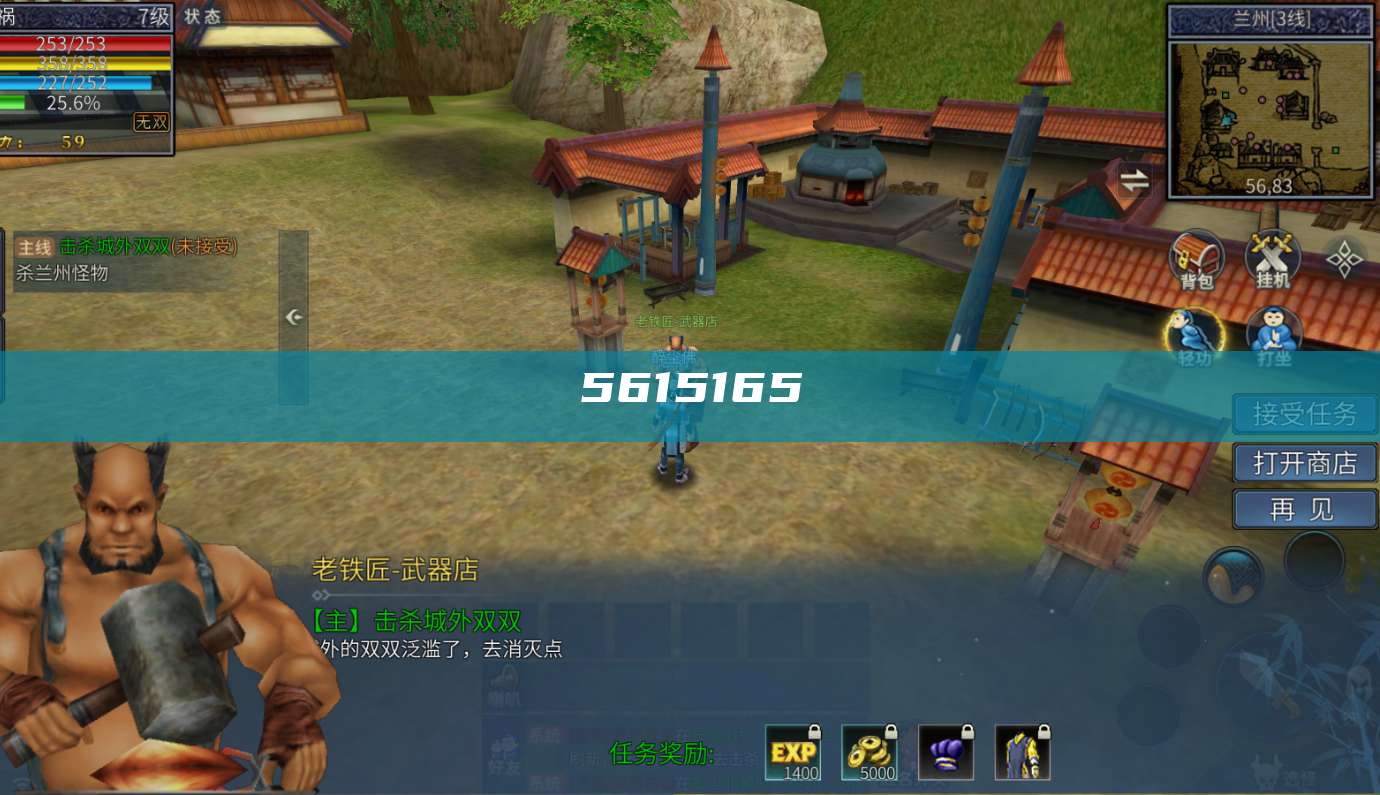Screen dimensions: 1380x795
Task: Open the 背包 backpack icon
Action: pos(1195,258)
